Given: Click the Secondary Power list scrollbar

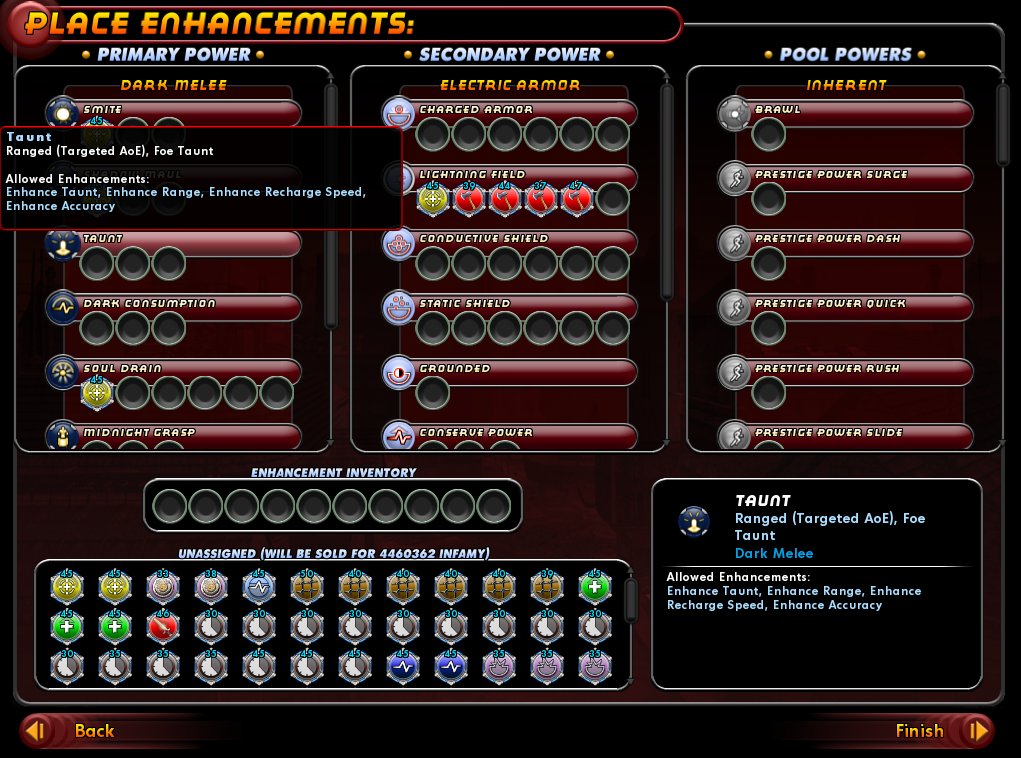Looking at the screenshot, I should click(x=668, y=190).
